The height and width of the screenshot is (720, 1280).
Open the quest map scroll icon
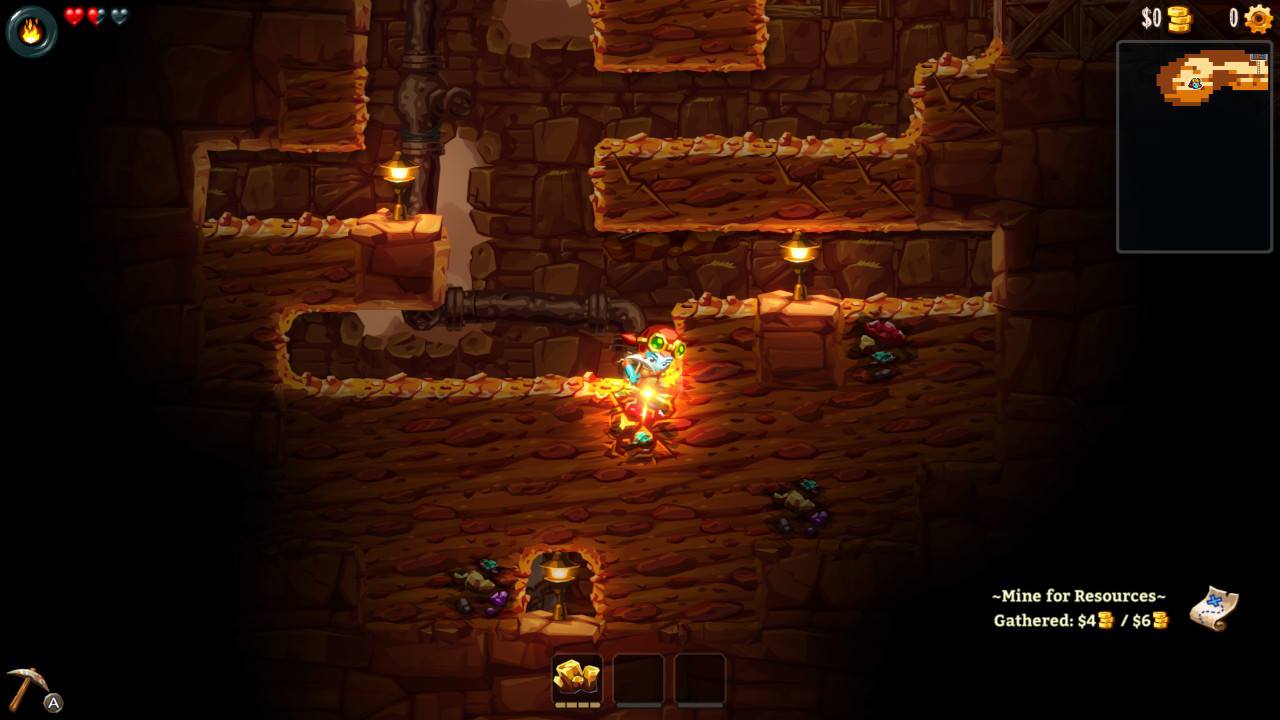coord(1214,608)
